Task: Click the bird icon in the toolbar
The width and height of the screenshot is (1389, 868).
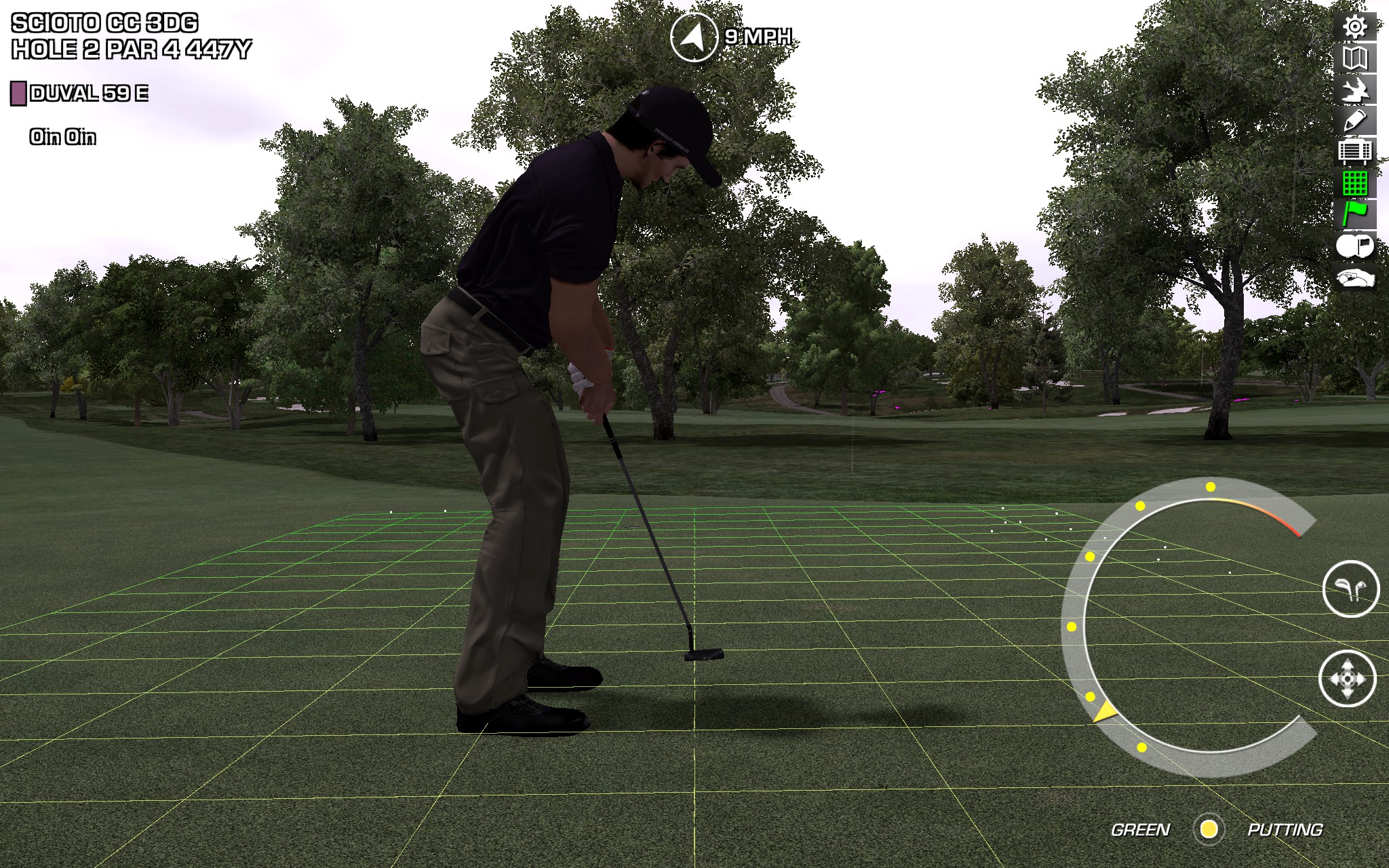Action: [x=1355, y=90]
